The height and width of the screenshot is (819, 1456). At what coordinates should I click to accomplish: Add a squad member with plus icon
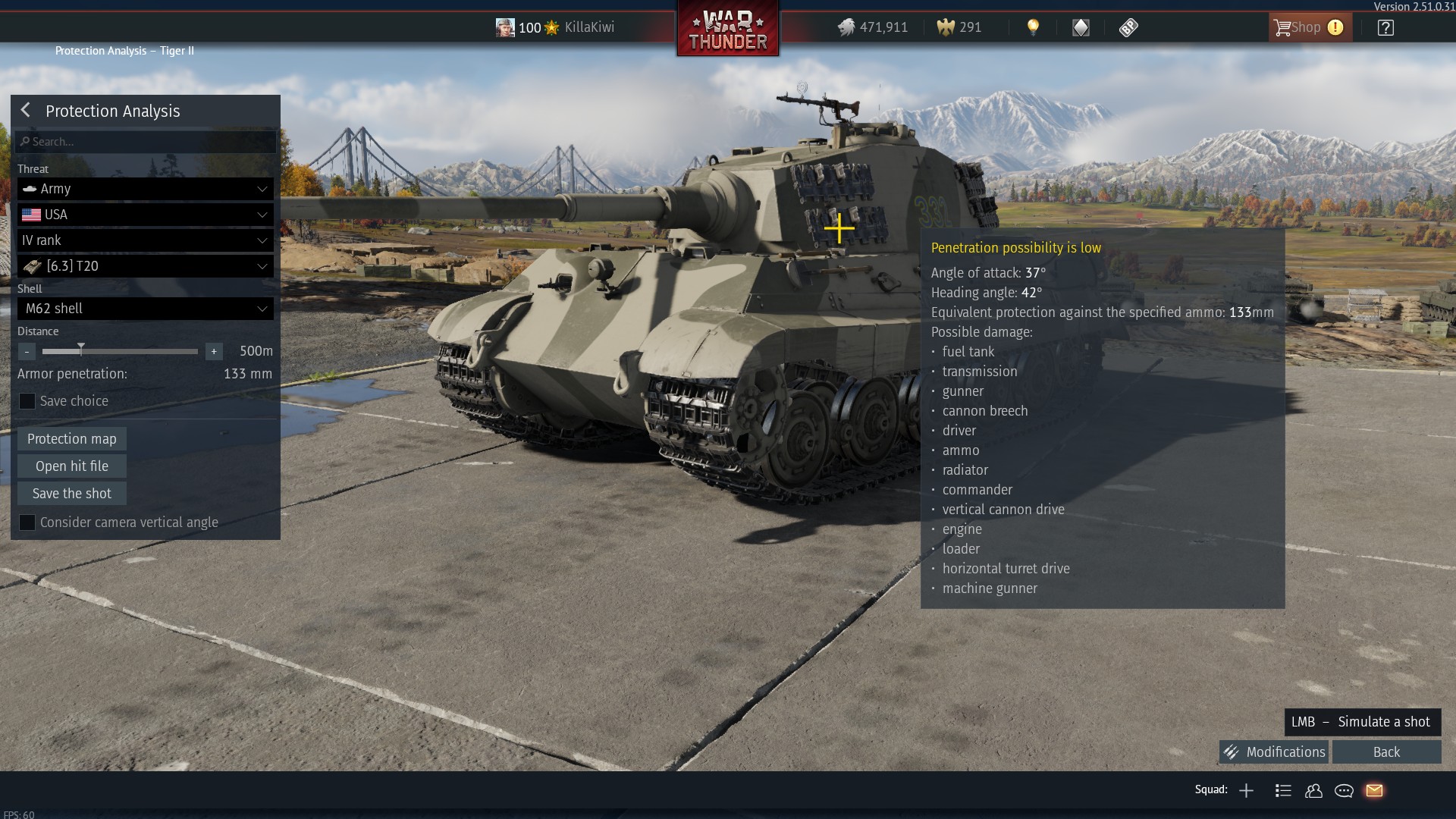pos(1246,791)
